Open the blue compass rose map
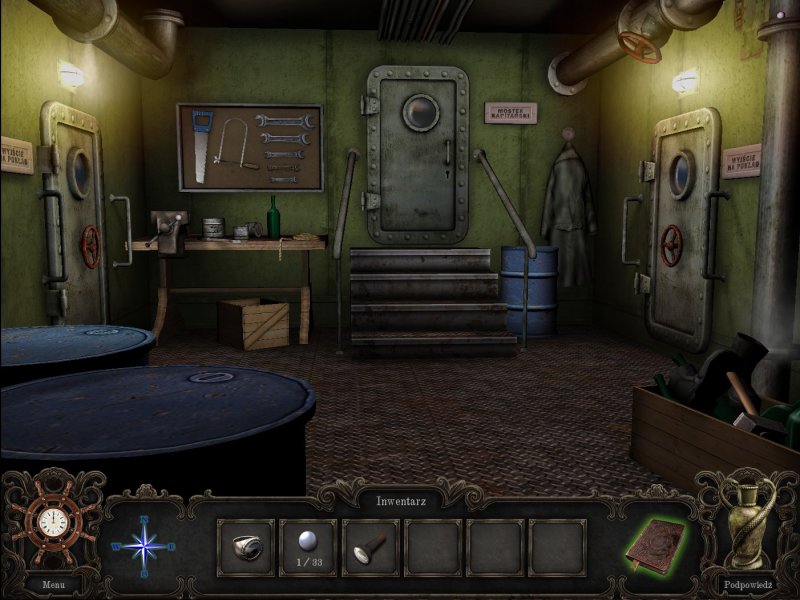 click(x=143, y=546)
